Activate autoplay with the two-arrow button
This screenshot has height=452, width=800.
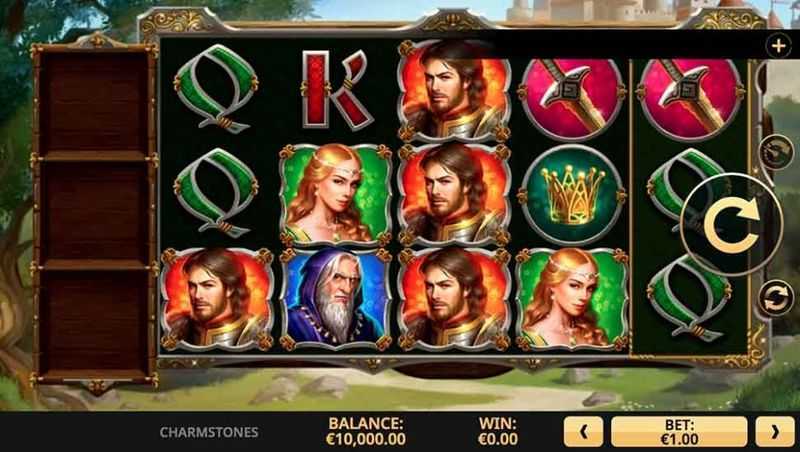click(774, 296)
